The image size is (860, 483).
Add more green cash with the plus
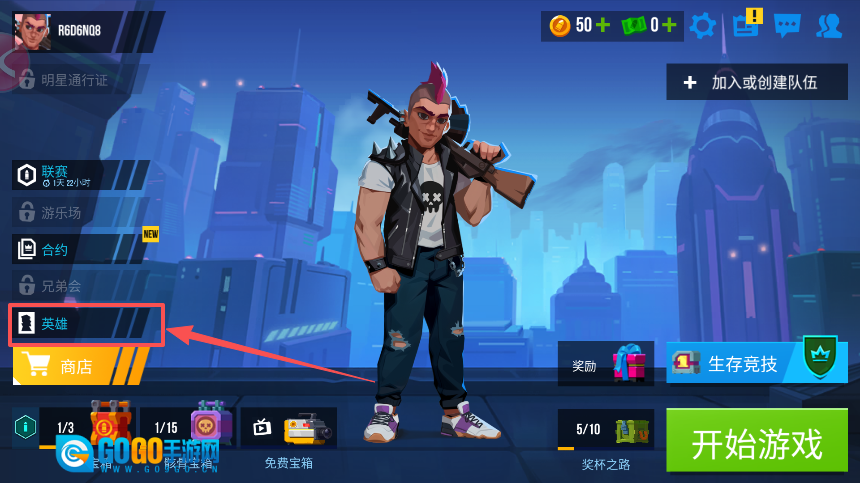coord(668,25)
